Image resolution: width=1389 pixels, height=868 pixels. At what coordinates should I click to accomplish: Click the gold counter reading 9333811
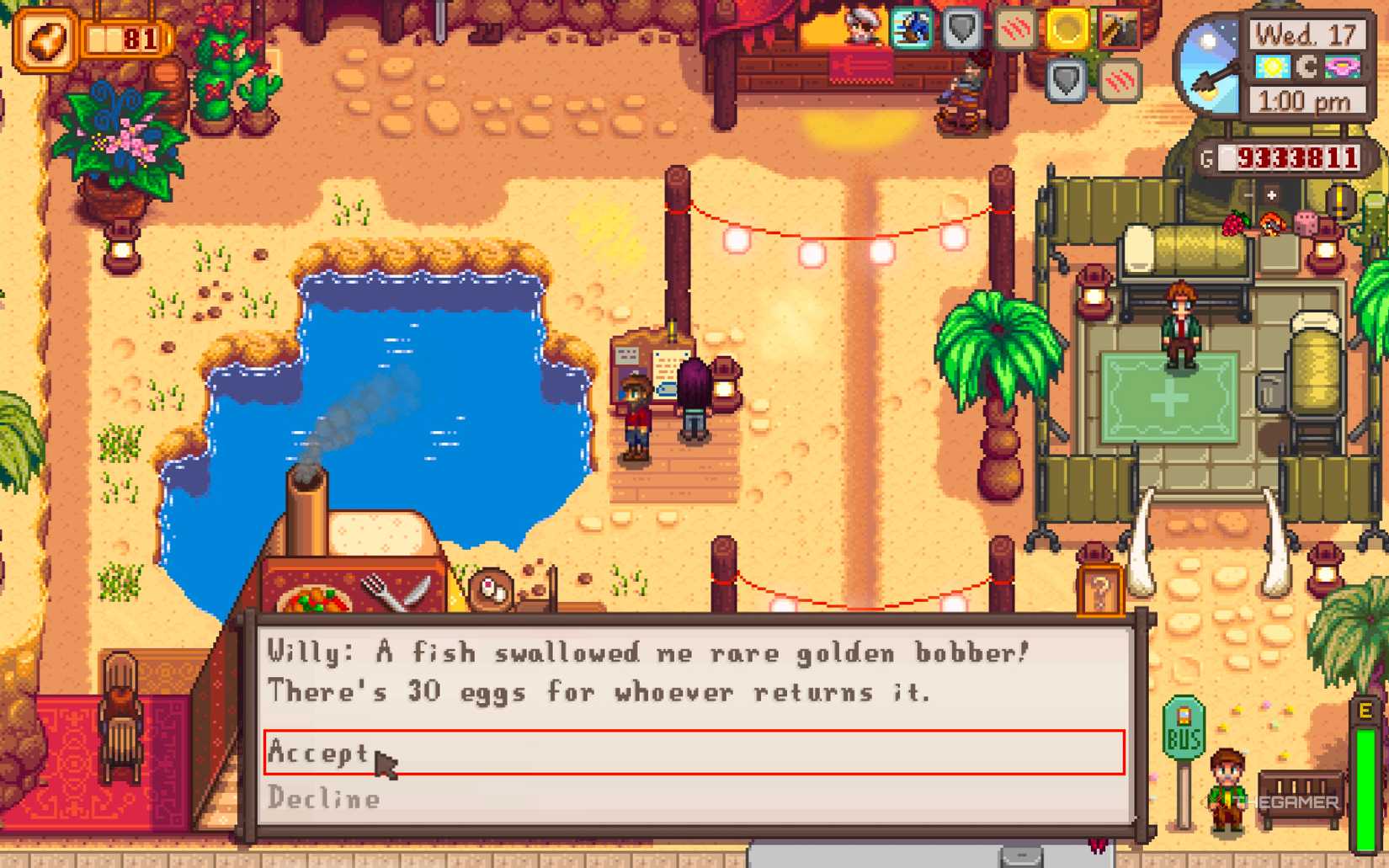[x=1291, y=158]
